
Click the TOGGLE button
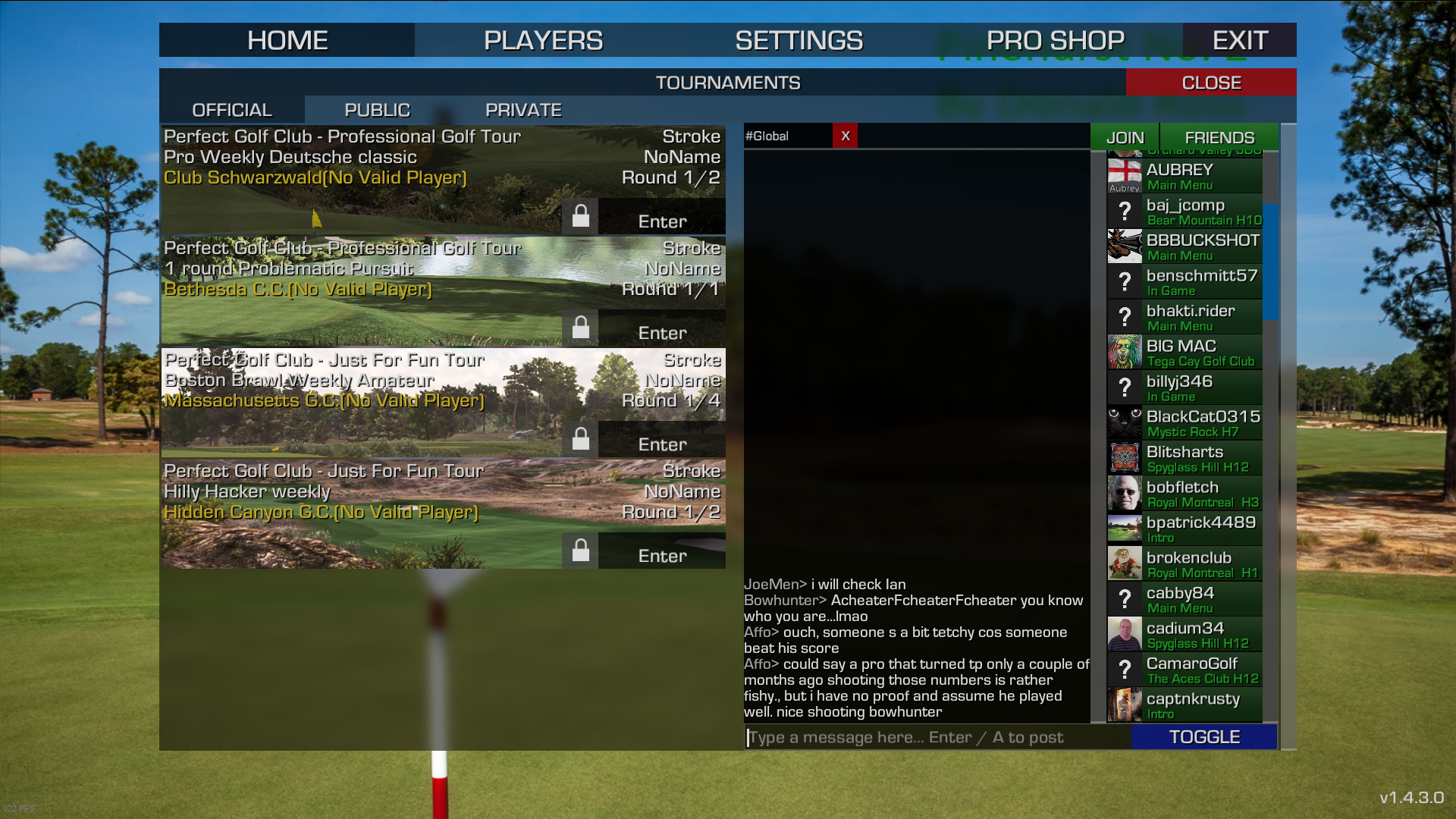(x=1204, y=737)
